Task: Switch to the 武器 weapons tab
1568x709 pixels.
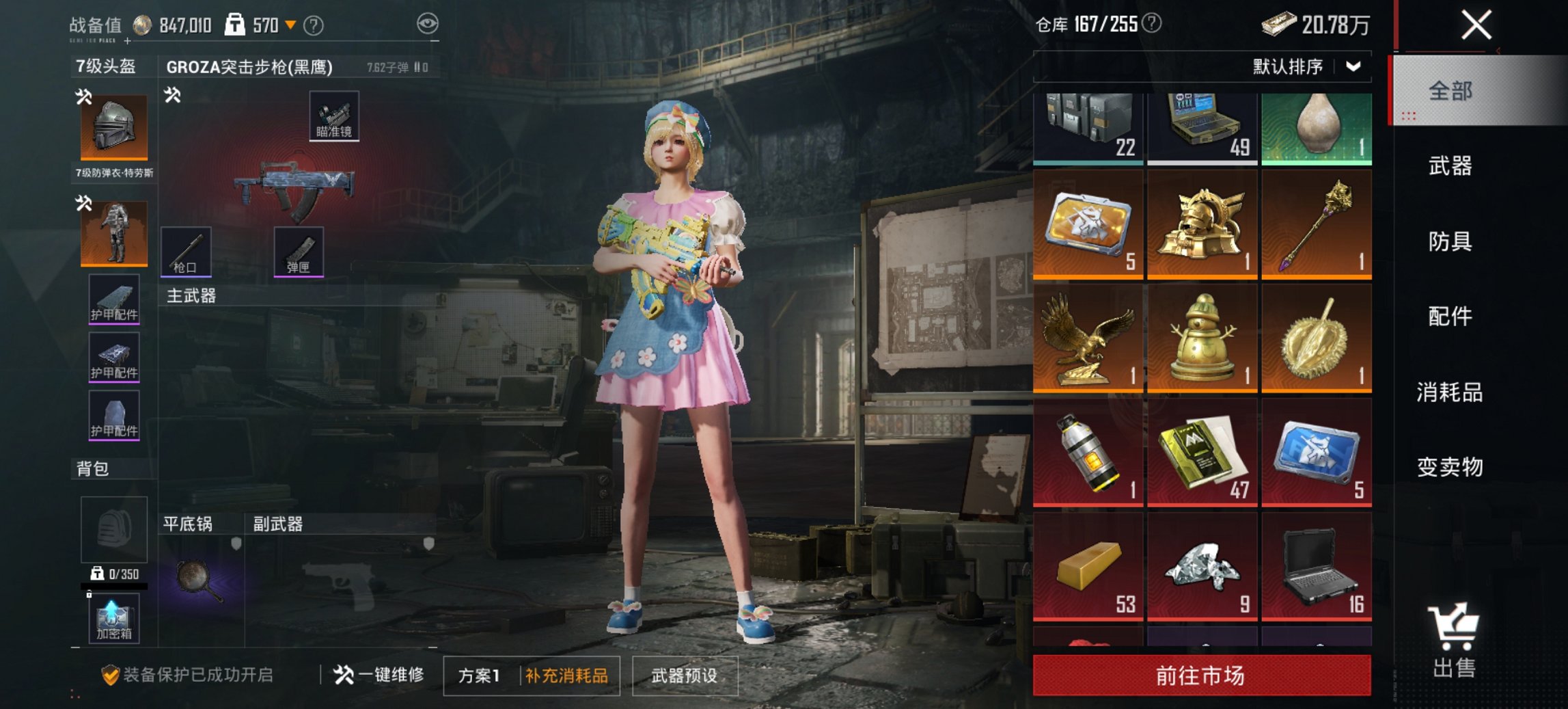Action: (x=1448, y=166)
